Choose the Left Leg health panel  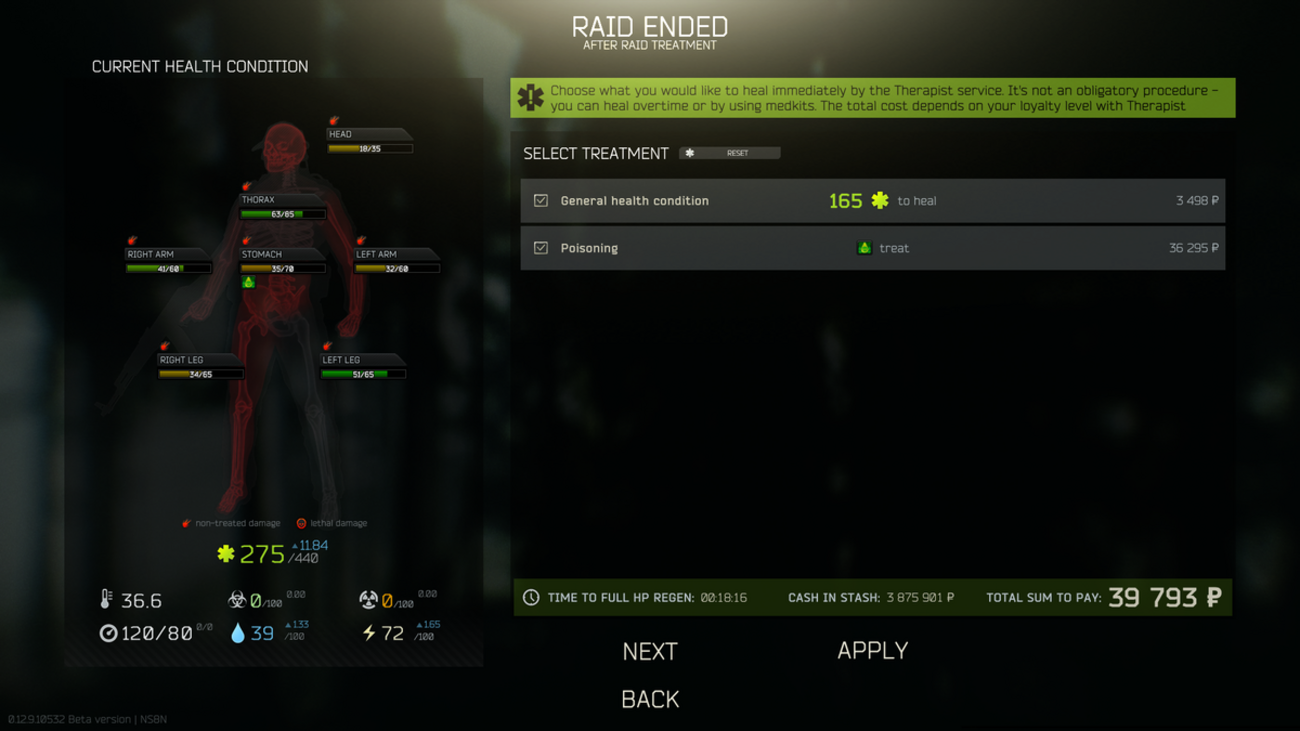[x=362, y=367]
